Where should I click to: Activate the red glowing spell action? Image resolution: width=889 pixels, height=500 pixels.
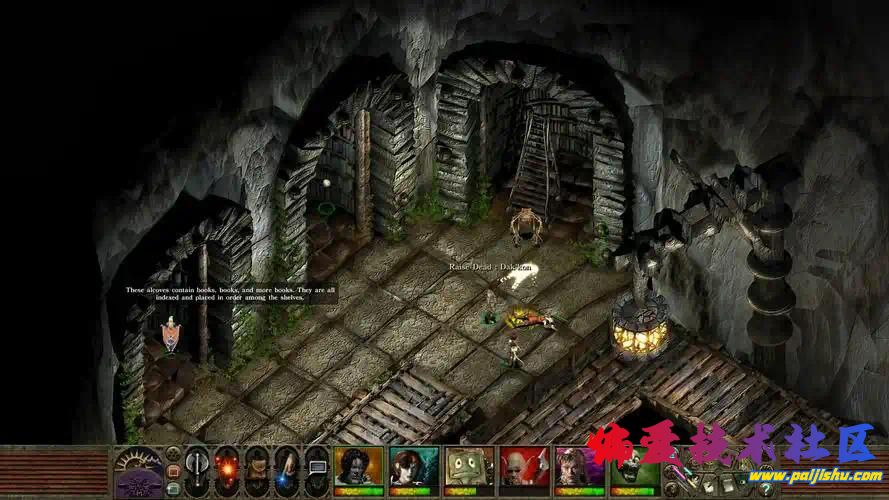coord(227,466)
